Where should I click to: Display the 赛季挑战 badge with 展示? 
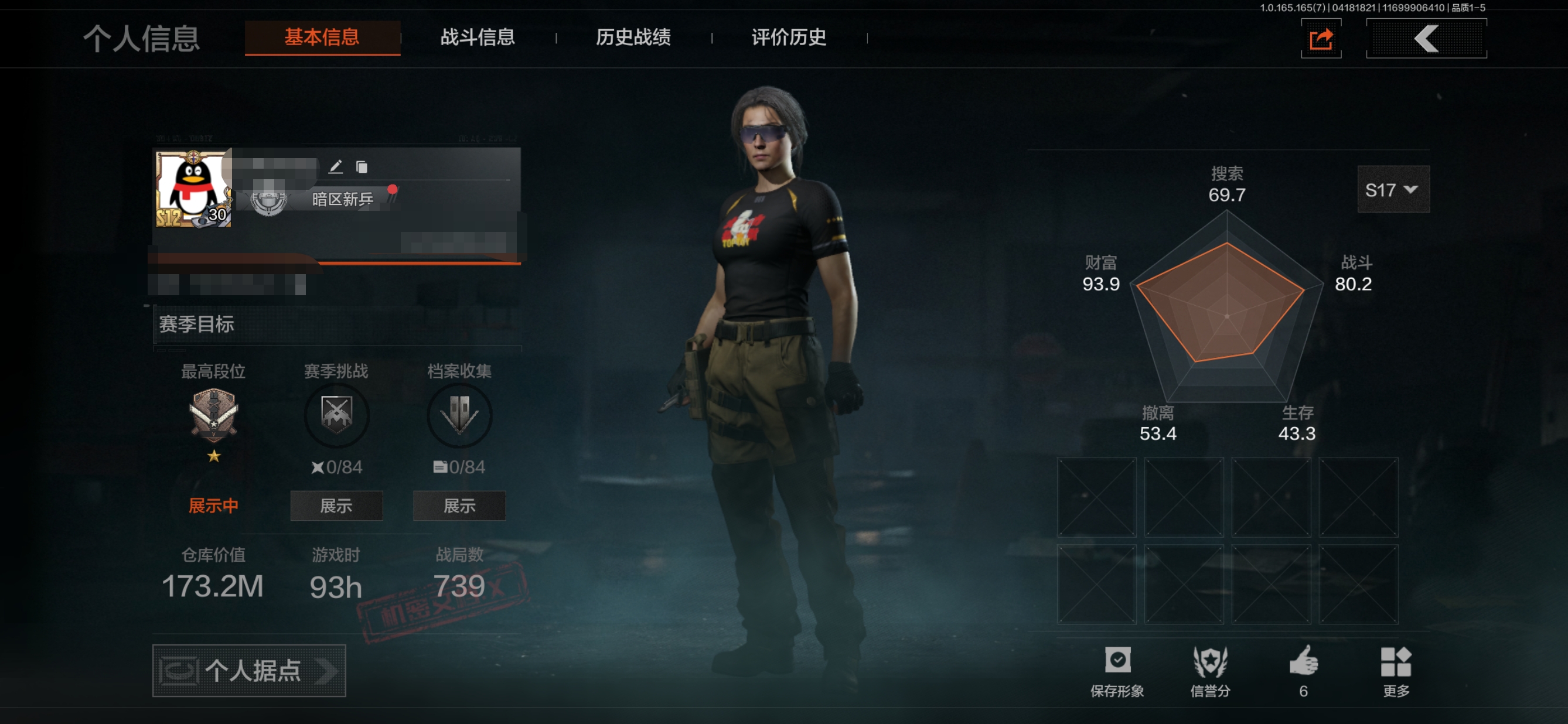[x=336, y=506]
